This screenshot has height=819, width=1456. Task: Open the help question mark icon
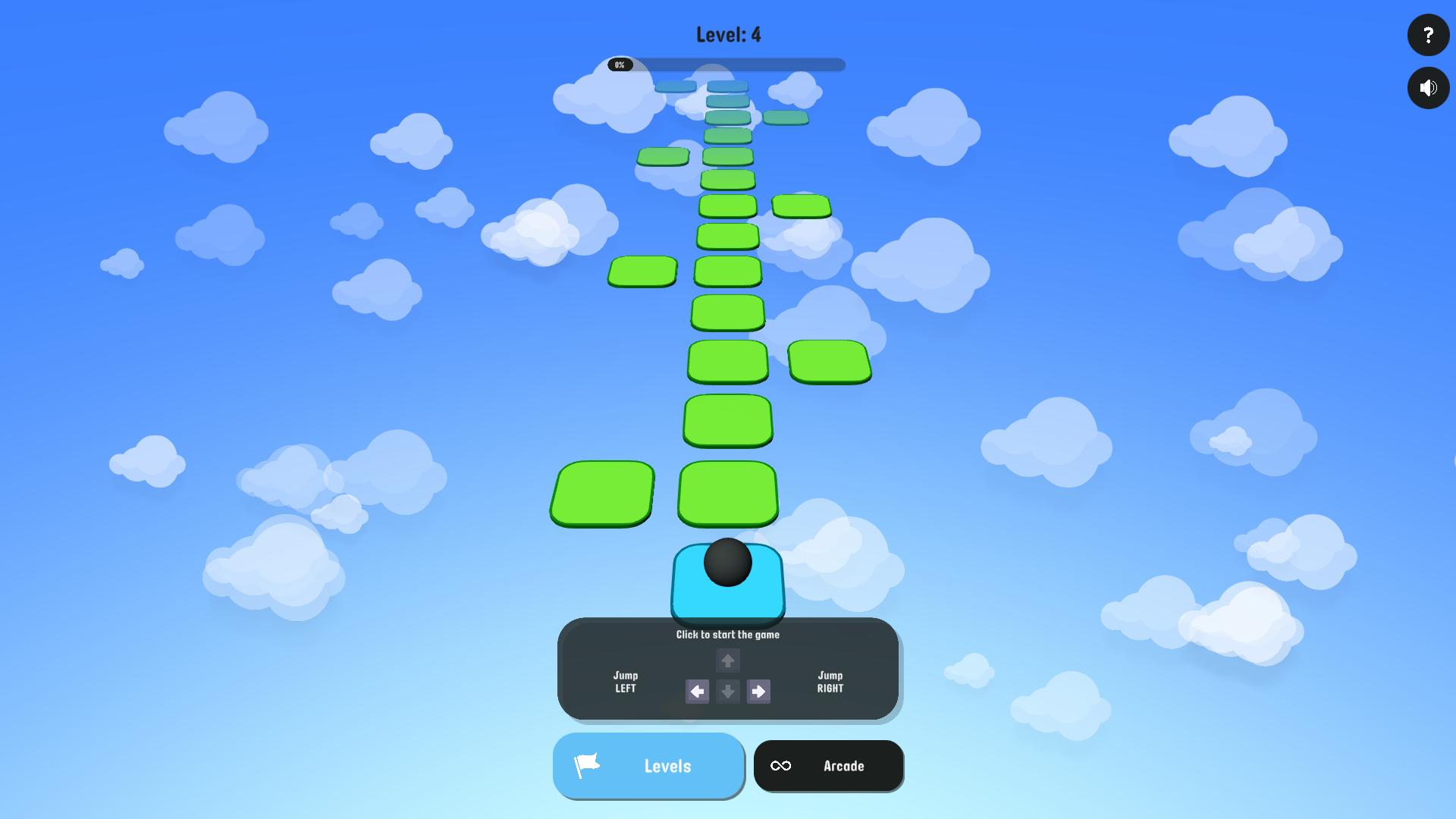pyautogui.click(x=1428, y=35)
